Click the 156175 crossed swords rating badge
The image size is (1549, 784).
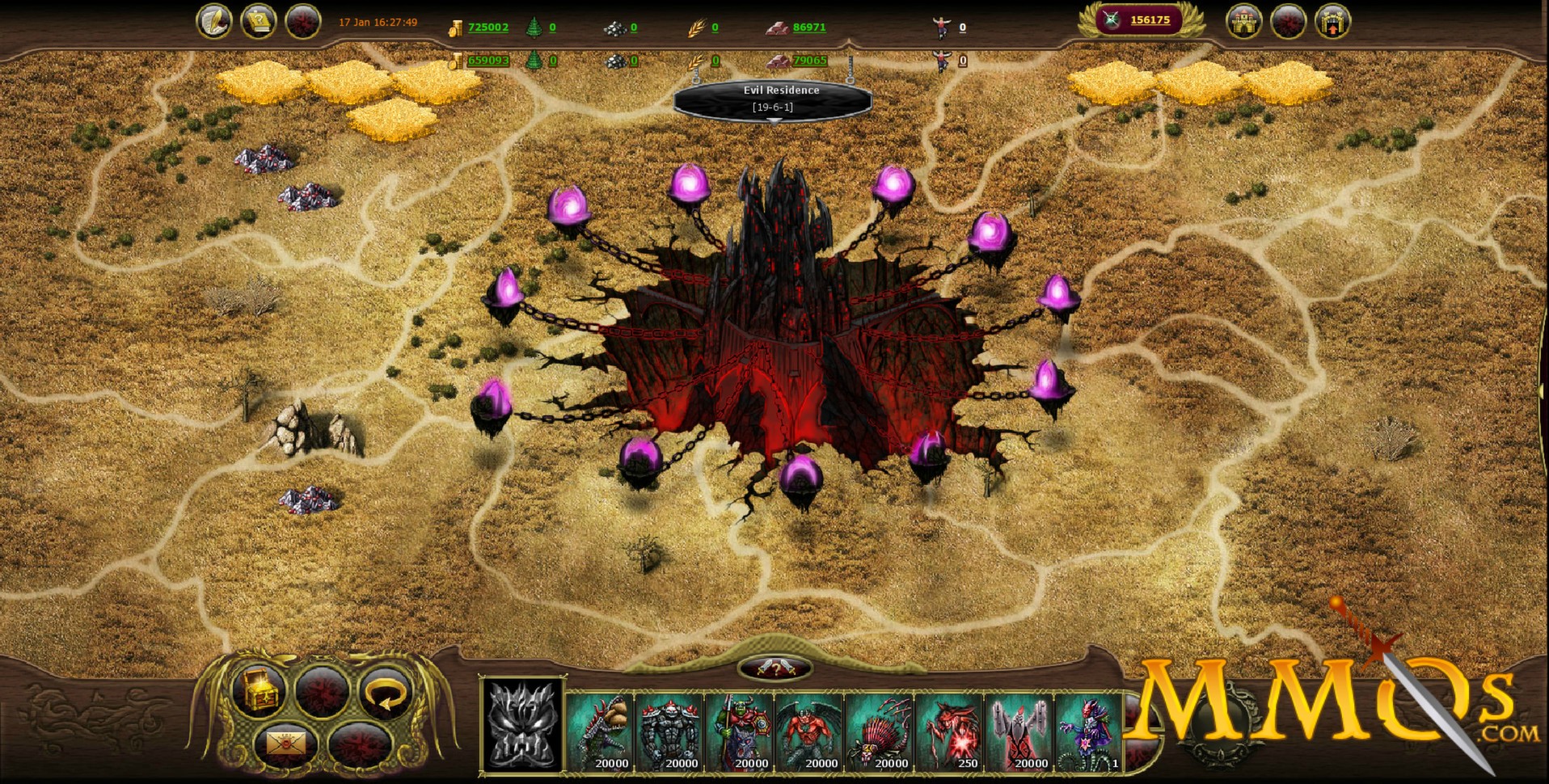pos(1141,20)
